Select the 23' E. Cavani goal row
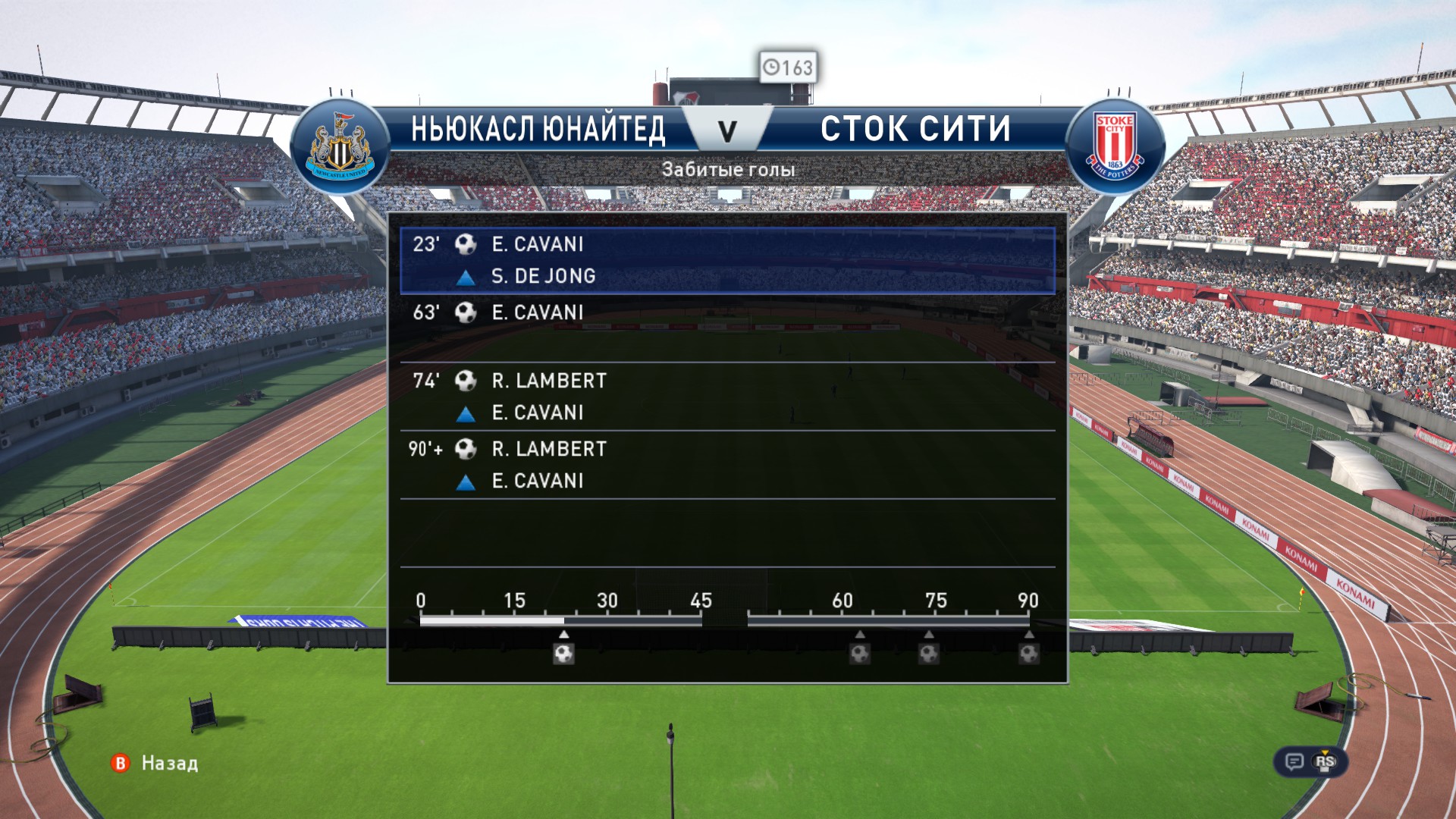1456x819 pixels. click(727, 260)
